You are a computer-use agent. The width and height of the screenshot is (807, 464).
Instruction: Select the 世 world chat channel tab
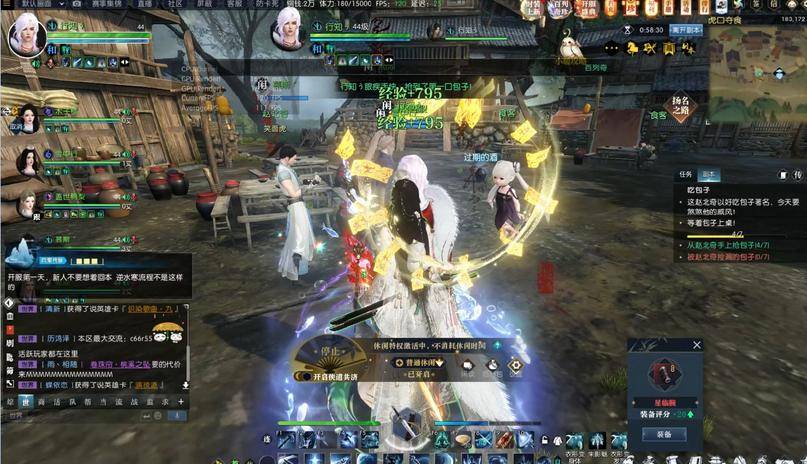tap(25, 402)
